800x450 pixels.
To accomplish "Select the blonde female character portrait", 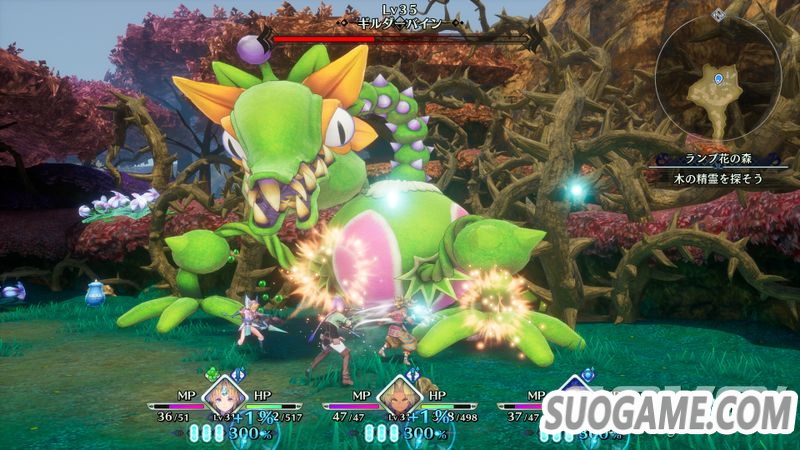I will click(224, 400).
